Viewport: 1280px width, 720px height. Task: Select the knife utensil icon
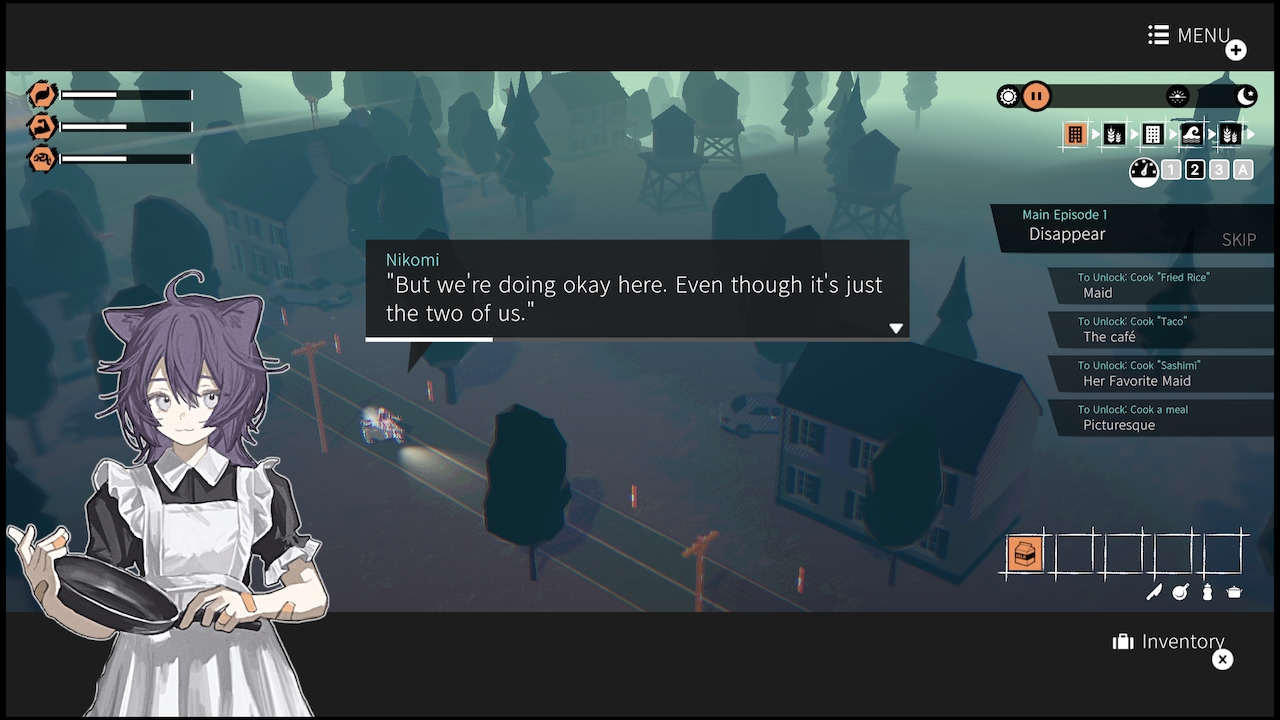(x=1154, y=591)
